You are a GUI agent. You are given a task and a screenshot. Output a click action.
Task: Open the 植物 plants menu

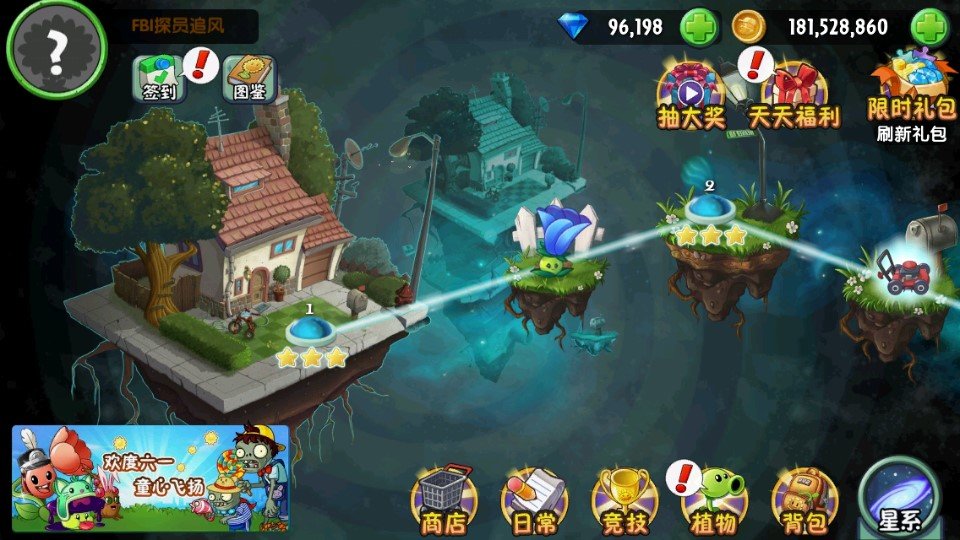coord(714,497)
